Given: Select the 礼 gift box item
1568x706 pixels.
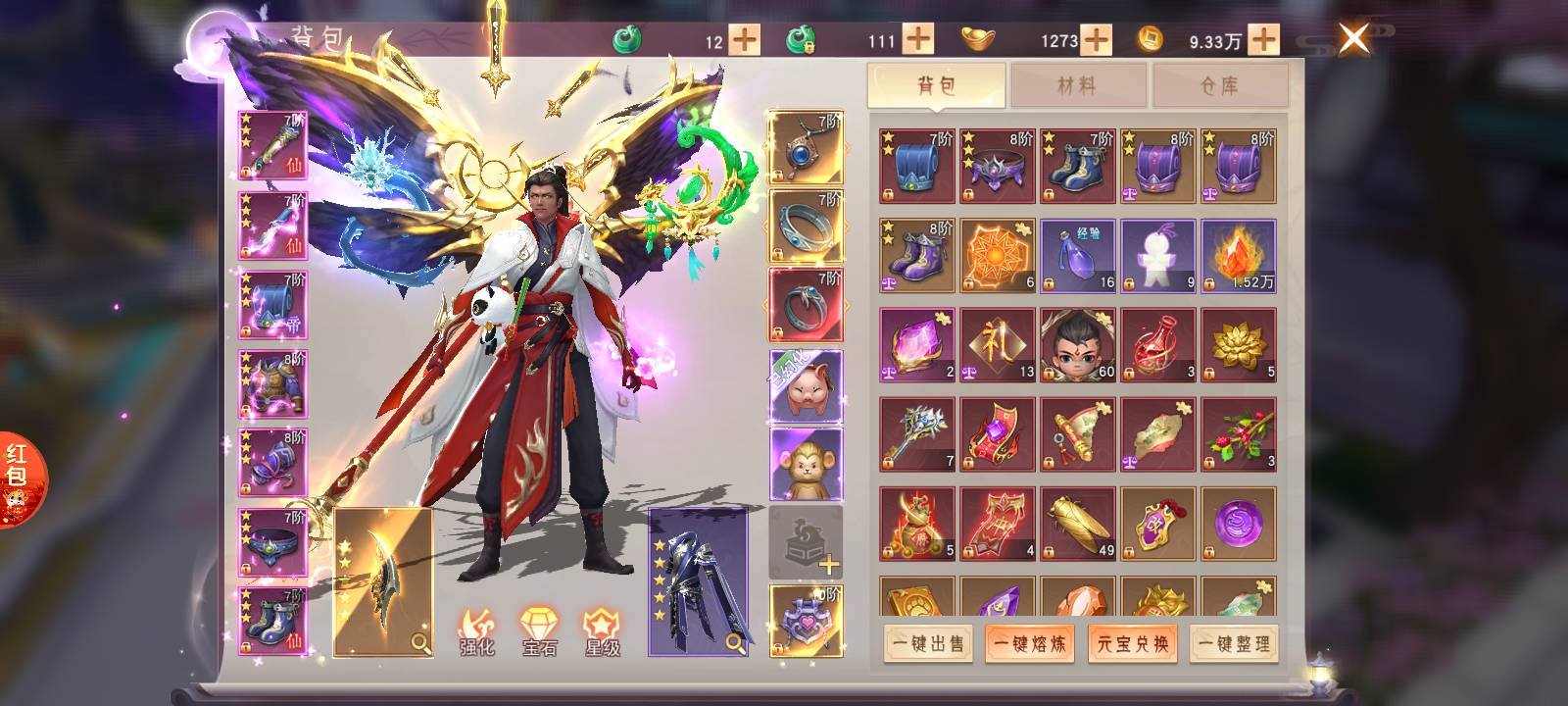Looking at the screenshot, I should pyautogui.click(x=997, y=345).
